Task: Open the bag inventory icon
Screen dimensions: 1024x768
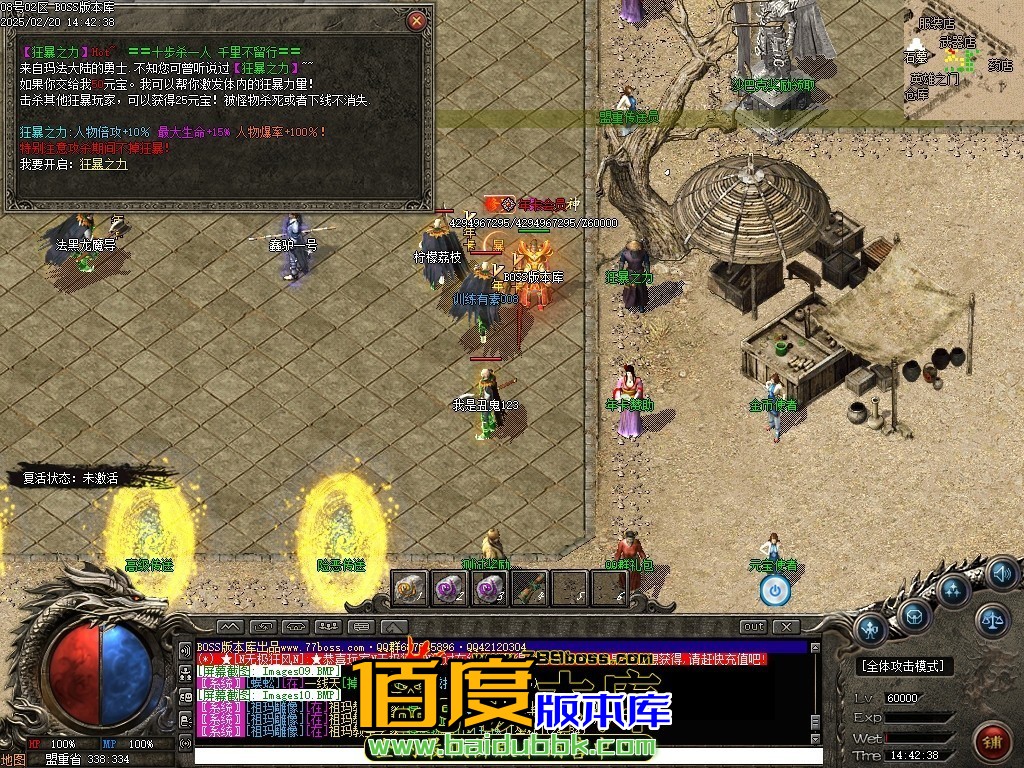Action: (914, 615)
